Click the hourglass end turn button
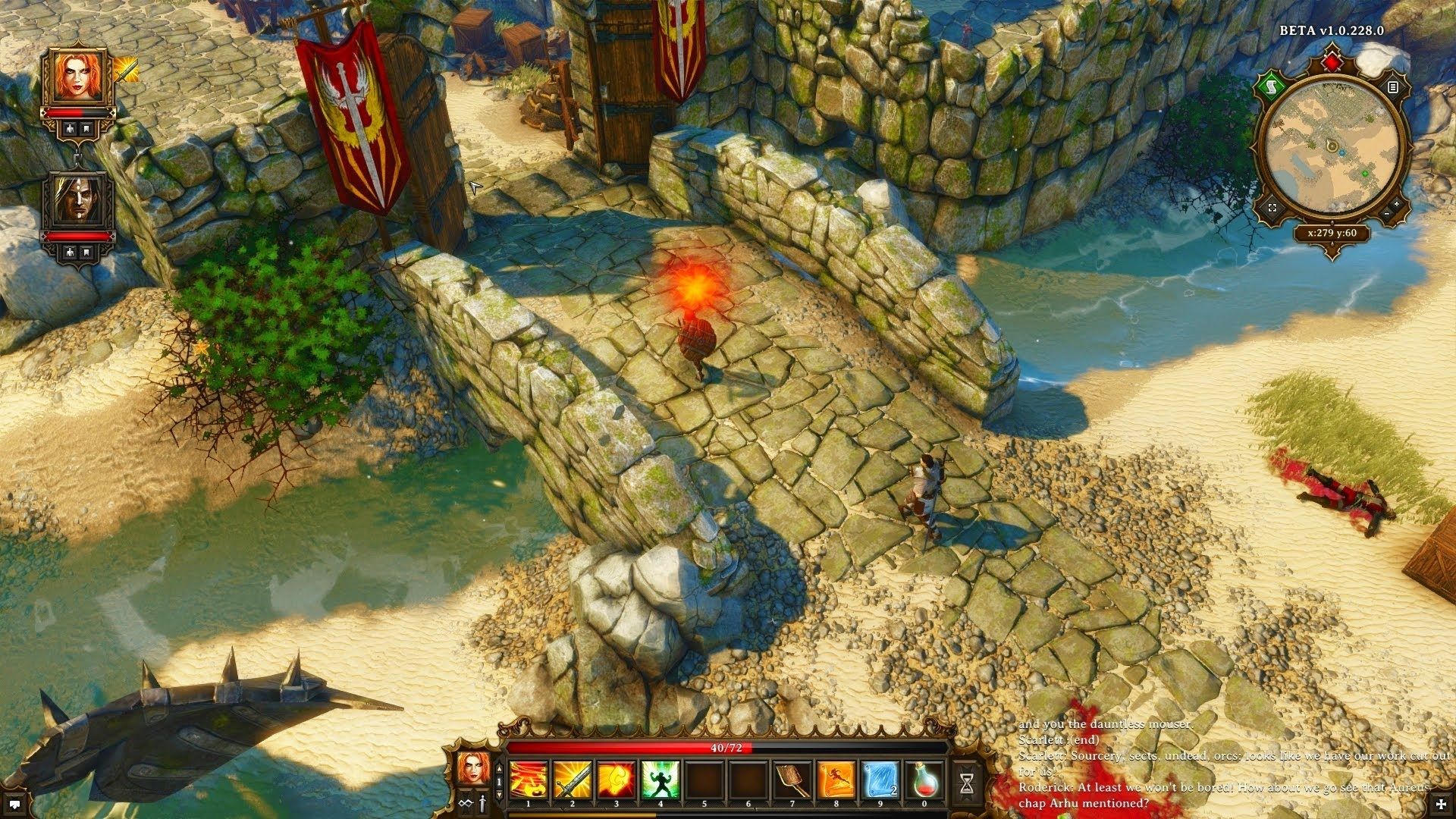 [x=967, y=785]
